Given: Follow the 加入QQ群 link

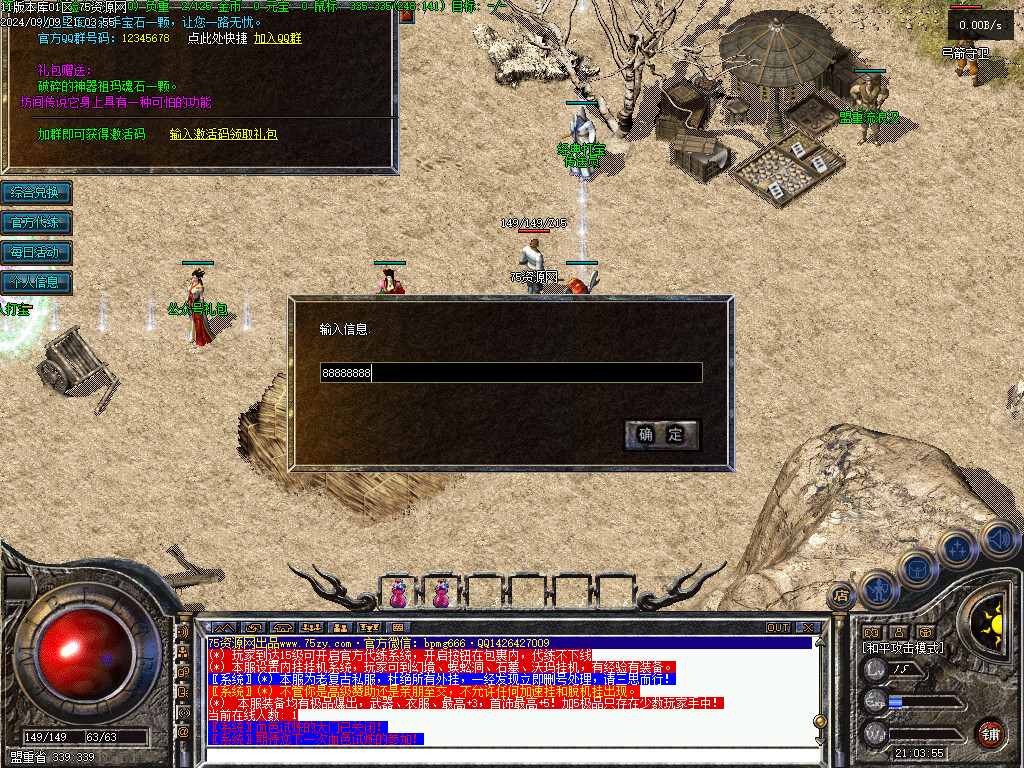Looking at the screenshot, I should (277, 38).
